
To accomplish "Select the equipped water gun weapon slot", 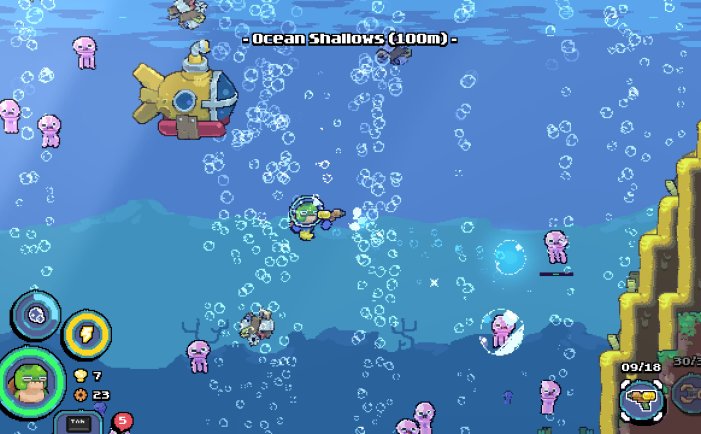I will 639,399.
